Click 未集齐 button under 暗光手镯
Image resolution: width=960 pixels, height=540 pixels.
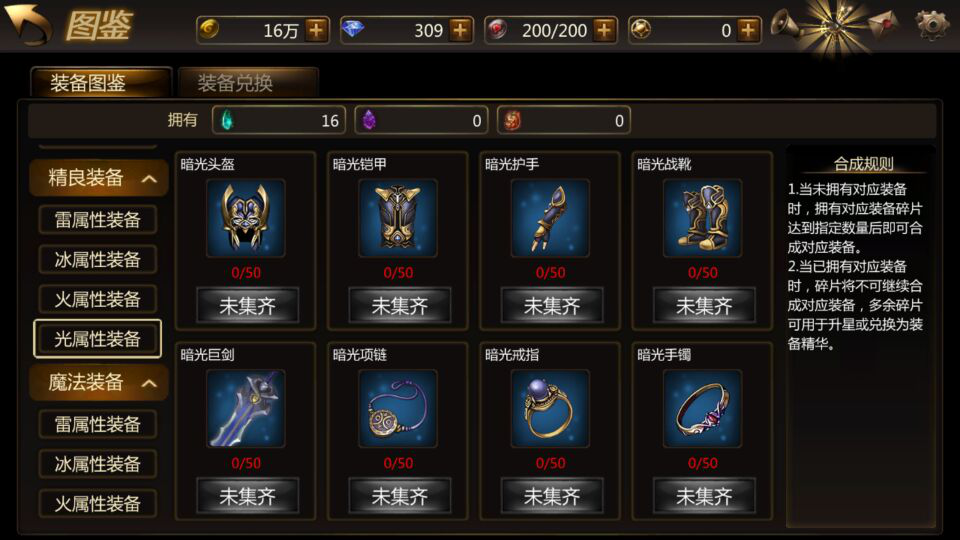click(703, 496)
